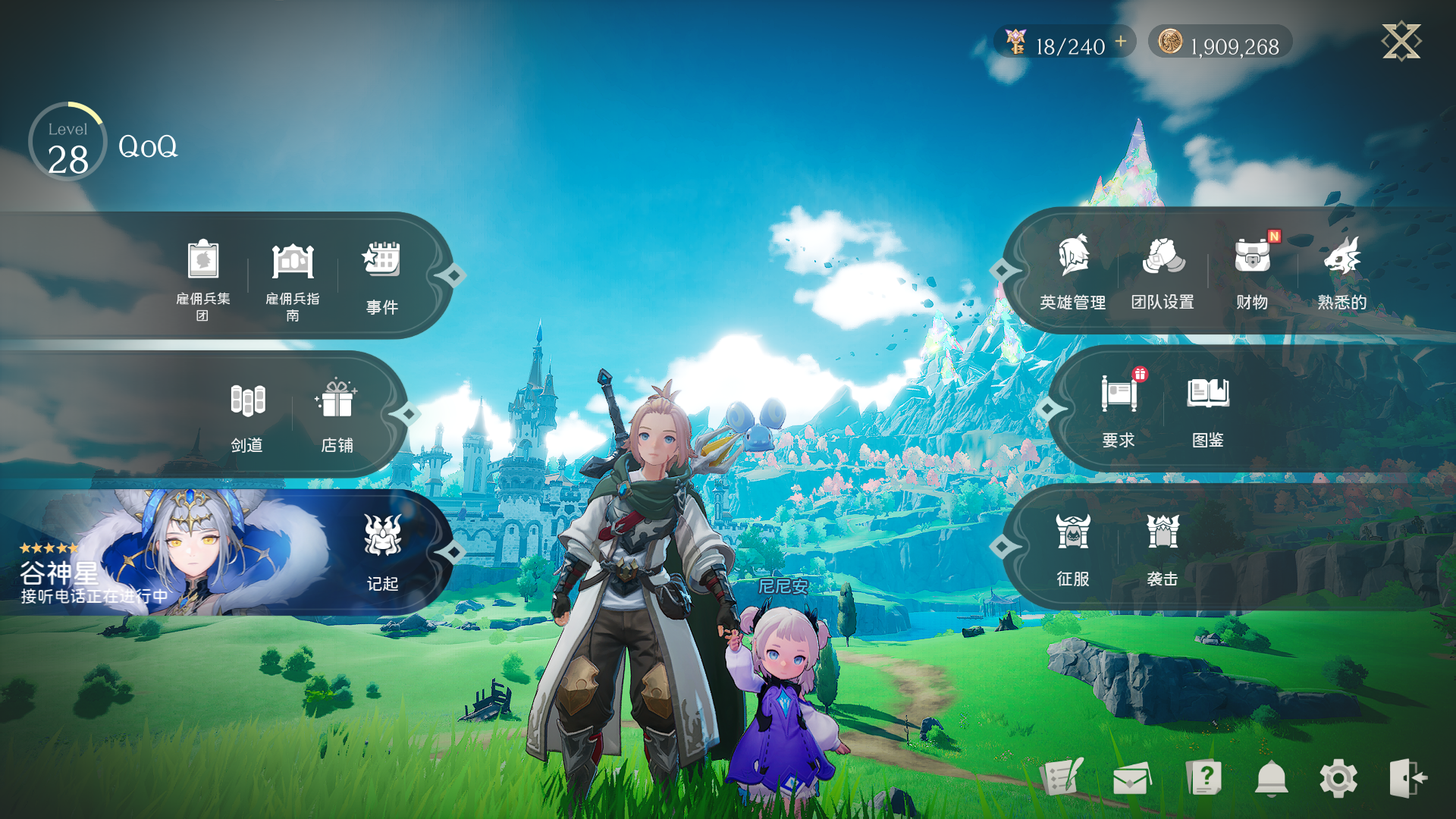Open the mailbox envelope icon
Image resolution: width=1456 pixels, height=819 pixels.
pyautogui.click(x=1131, y=779)
